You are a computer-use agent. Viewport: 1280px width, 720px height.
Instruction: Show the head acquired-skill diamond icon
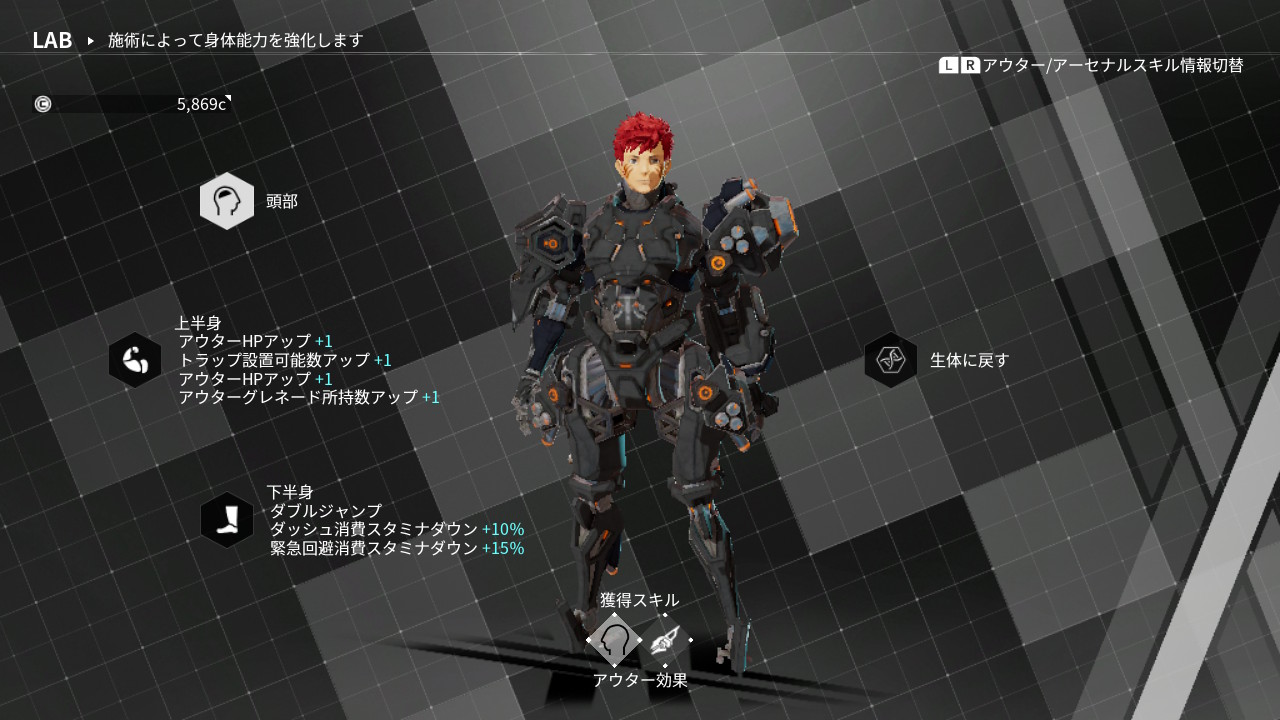pos(614,640)
